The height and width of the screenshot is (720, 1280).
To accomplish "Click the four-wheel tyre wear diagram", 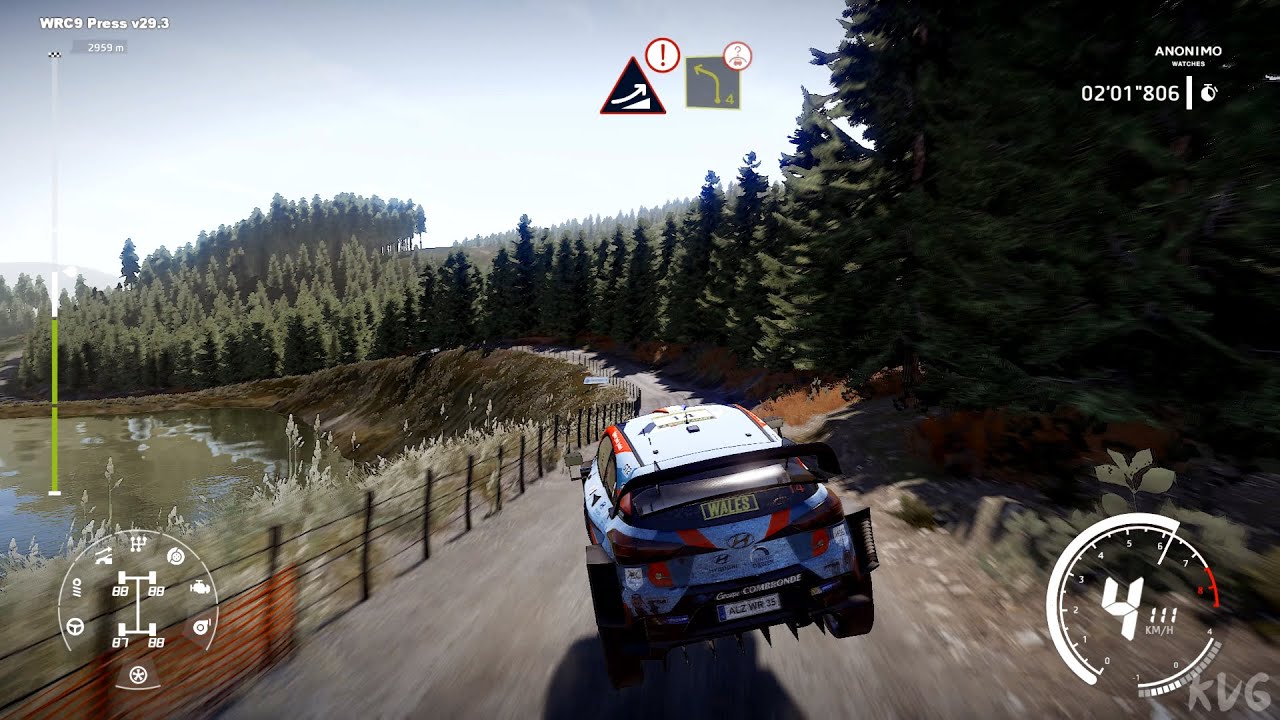I will coord(138,609).
